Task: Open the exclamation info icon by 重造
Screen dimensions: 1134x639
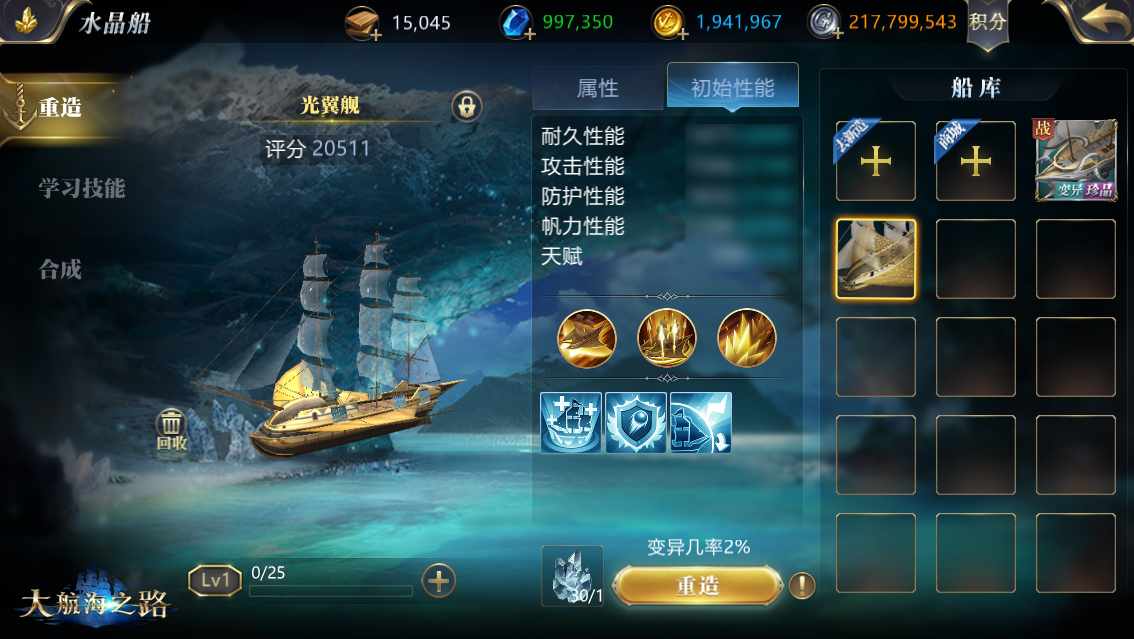Action: [801, 586]
